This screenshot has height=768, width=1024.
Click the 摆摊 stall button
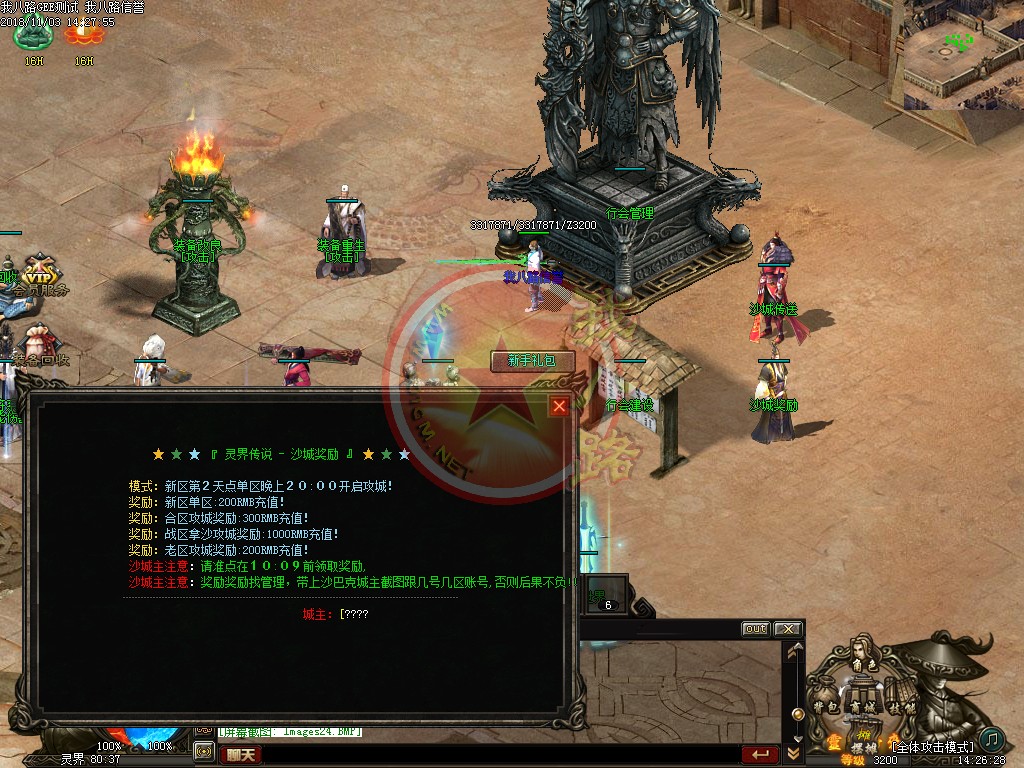(863, 745)
